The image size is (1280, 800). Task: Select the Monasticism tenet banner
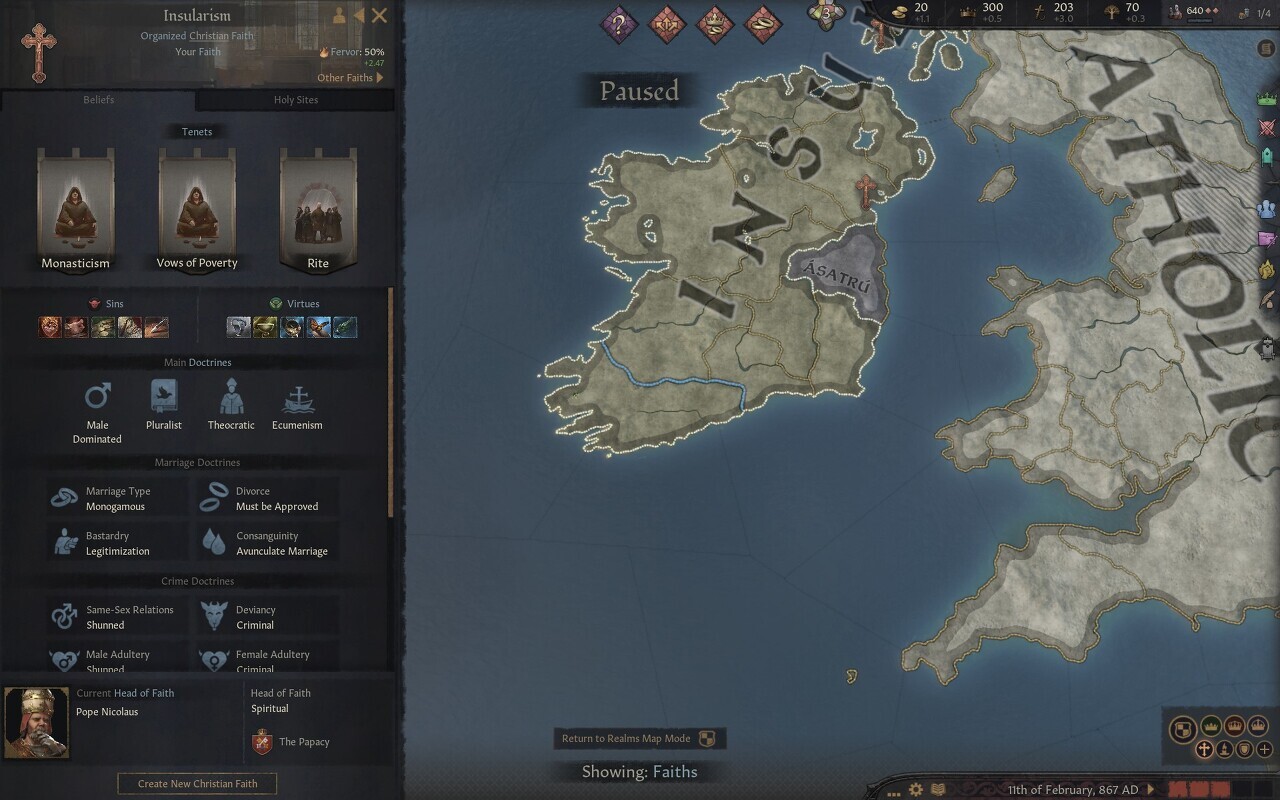[76, 210]
